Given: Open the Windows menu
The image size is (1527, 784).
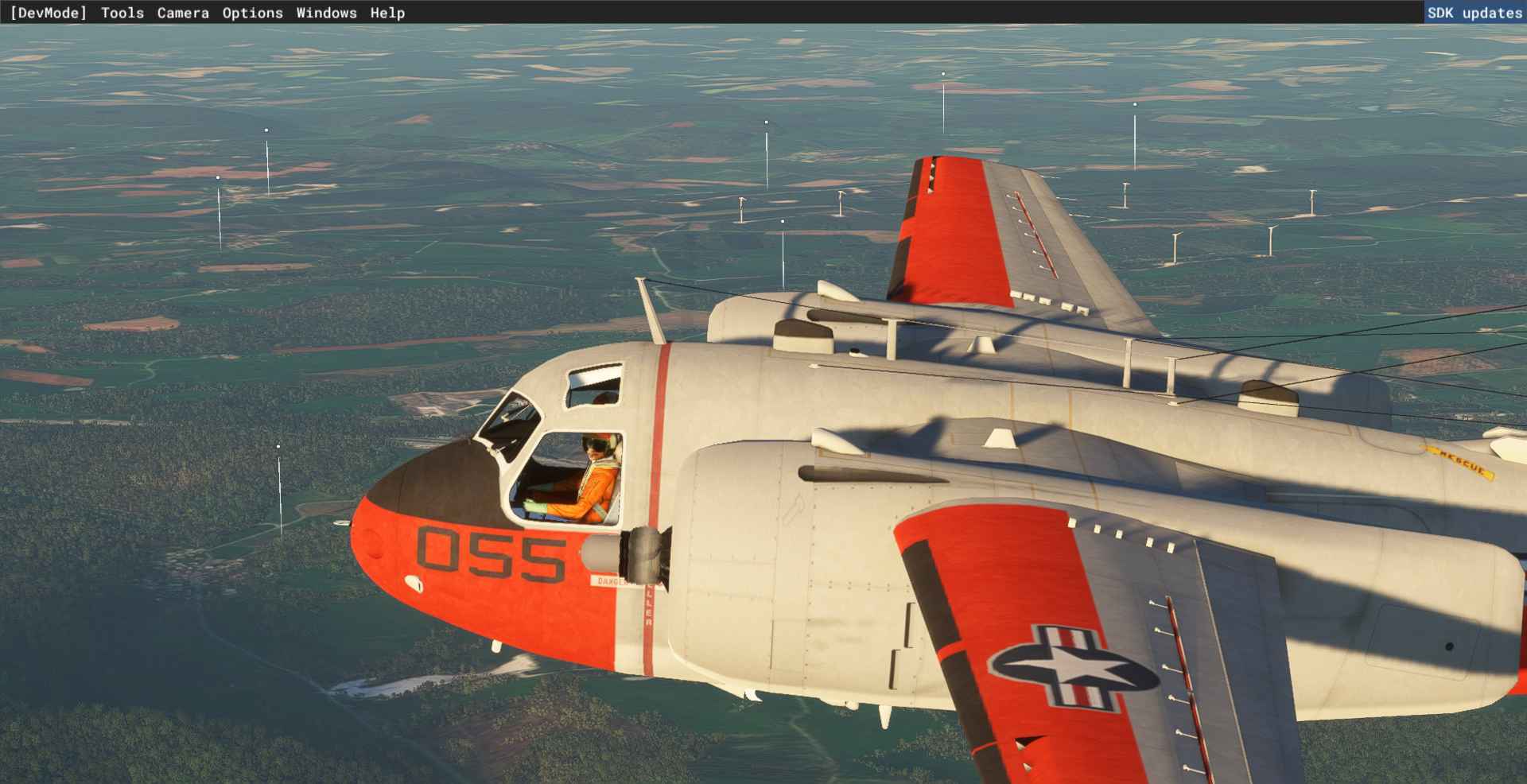Looking at the screenshot, I should click(x=326, y=13).
